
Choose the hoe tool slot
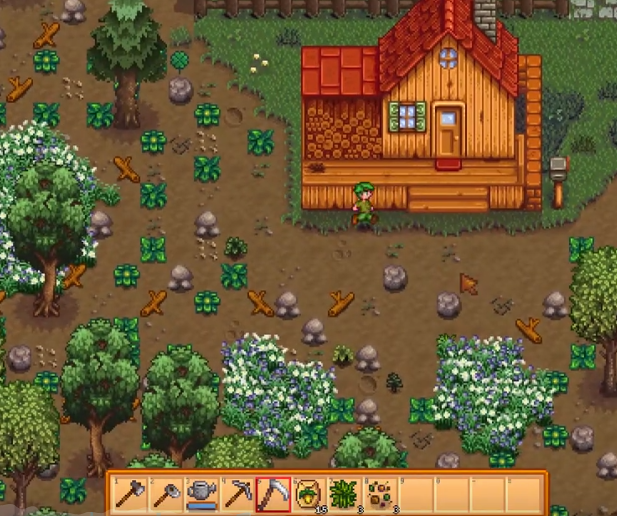pos(166,492)
